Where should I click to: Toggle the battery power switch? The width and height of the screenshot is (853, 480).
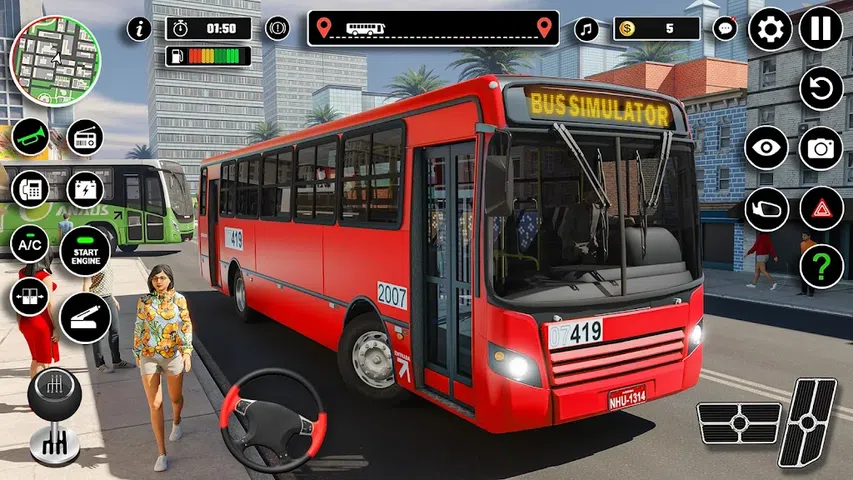pyautogui.click(x=84, y=188)
